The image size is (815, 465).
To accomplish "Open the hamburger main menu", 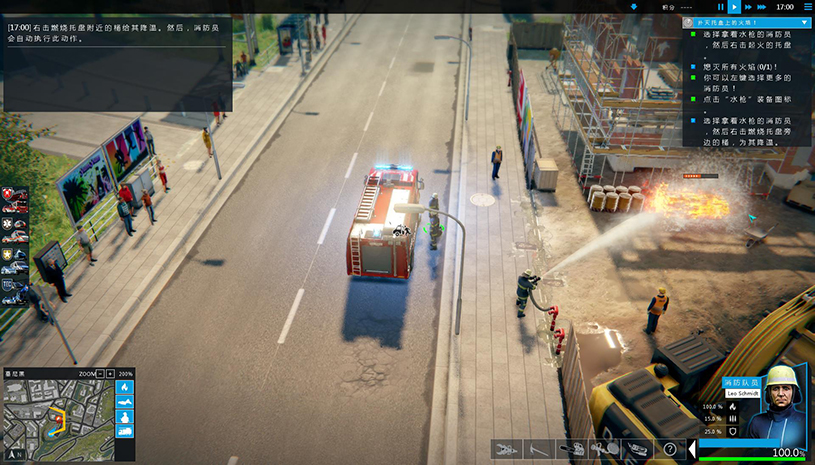I will pos(808,7).
